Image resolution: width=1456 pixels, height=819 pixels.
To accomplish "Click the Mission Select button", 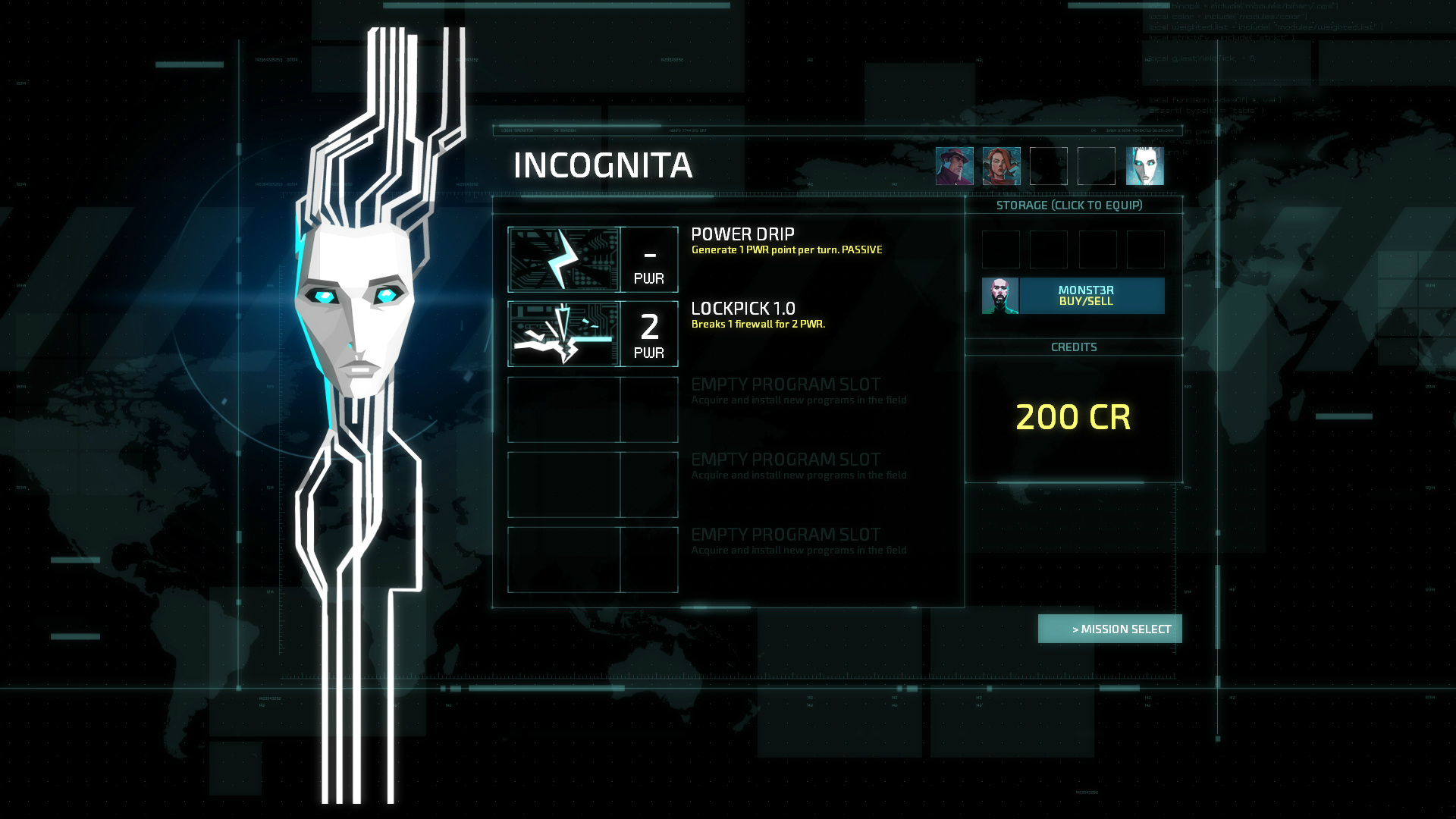I will tap(1109, 629).
